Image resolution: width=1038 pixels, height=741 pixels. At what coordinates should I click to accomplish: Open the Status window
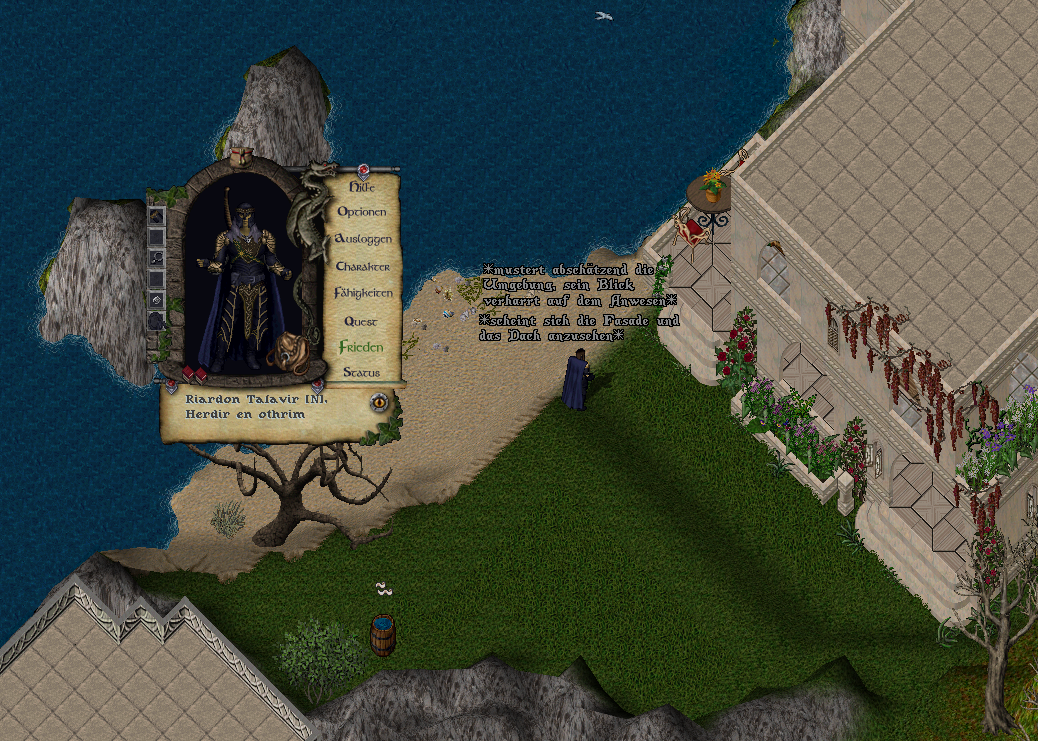point(361,373)
